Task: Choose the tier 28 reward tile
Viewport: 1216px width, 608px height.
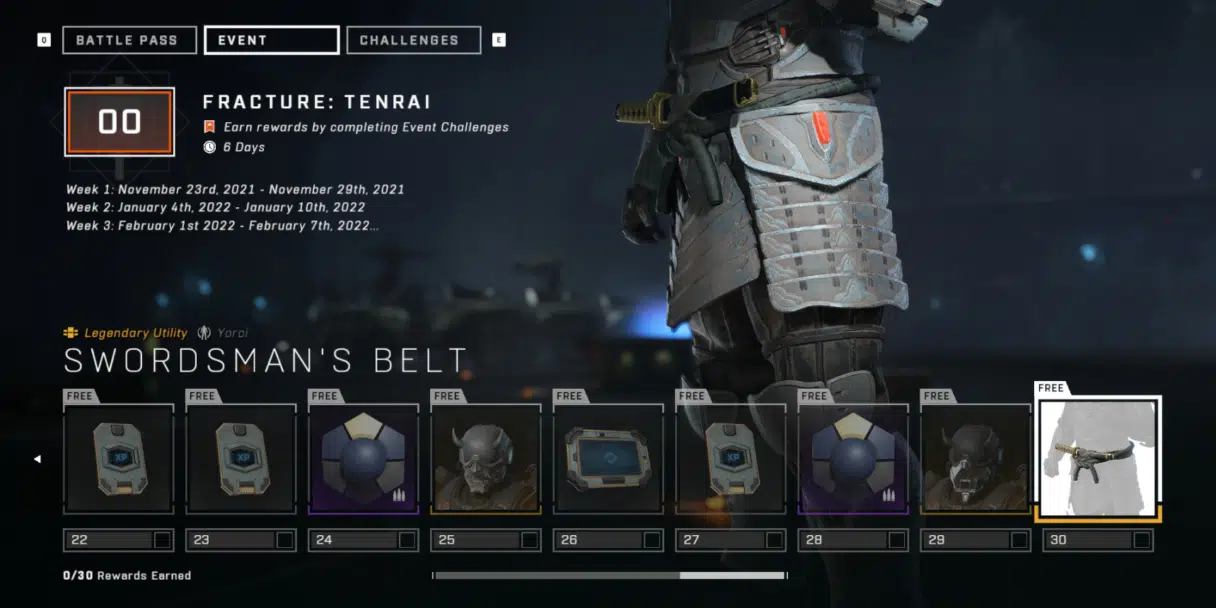Action: coord(853,459)
